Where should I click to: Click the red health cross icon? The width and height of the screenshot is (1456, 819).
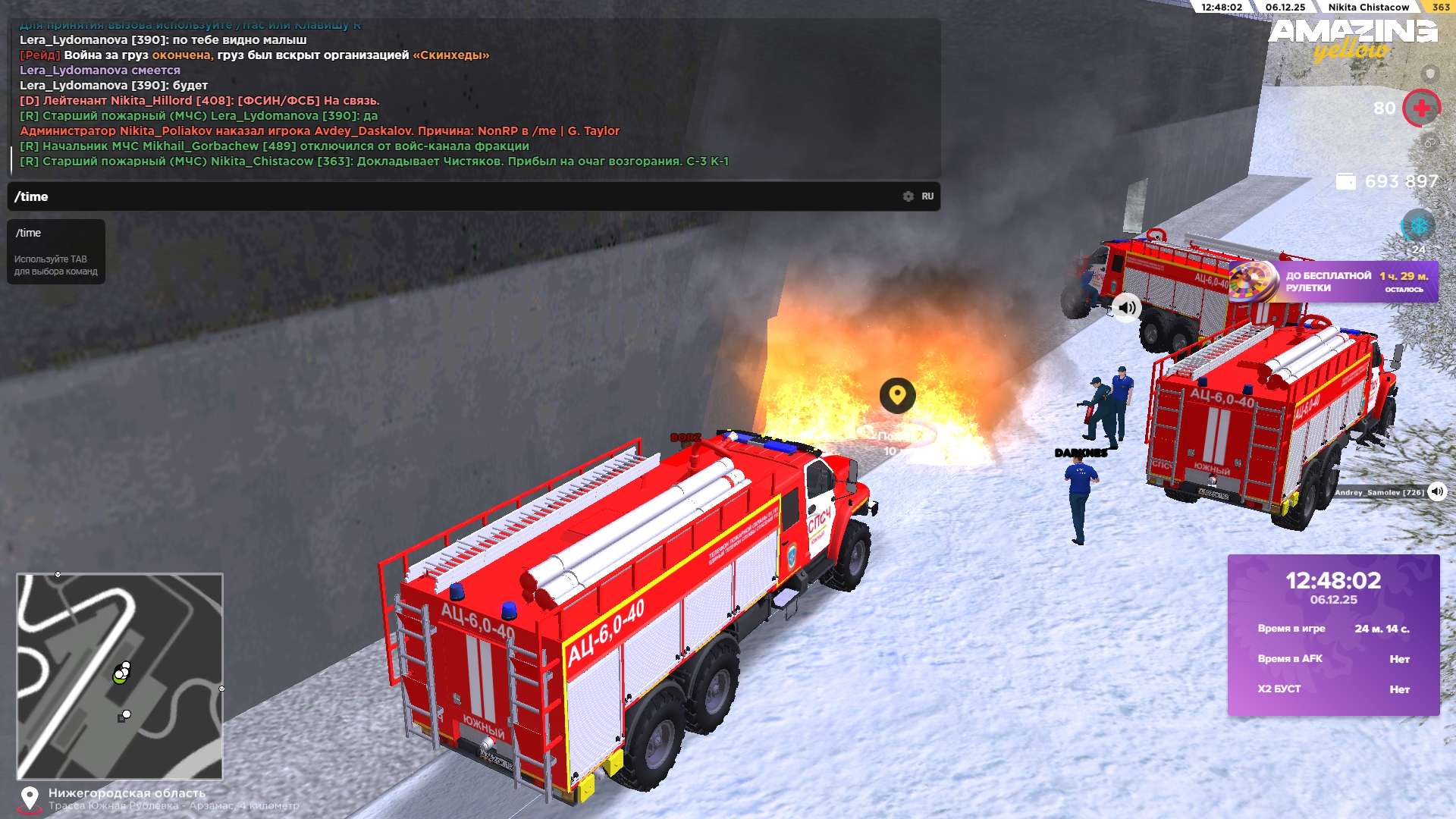(x=1421, y=108)
